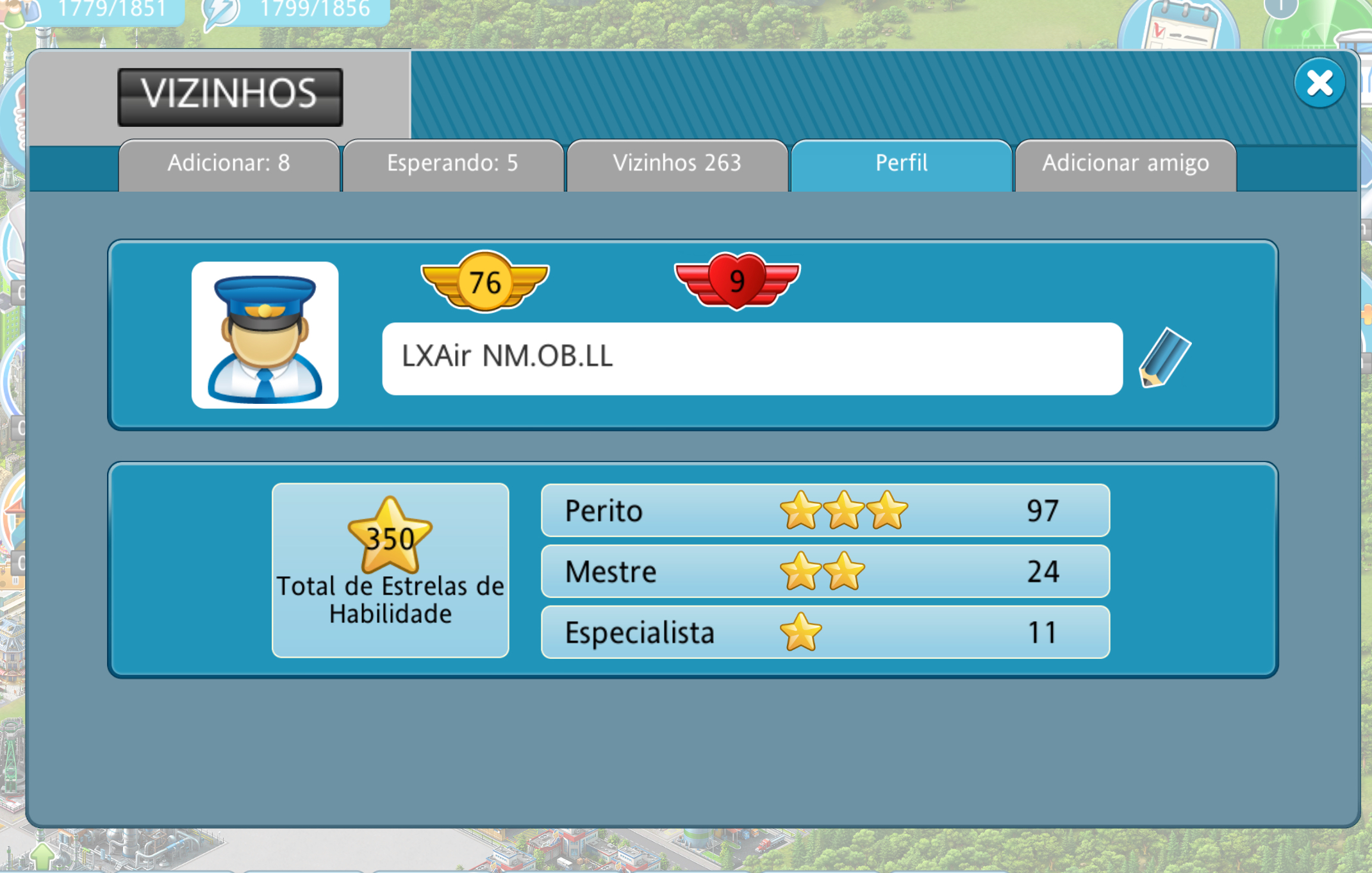The width and height of the screenshot is (1372, 873).
Task: Close the Vizinhos window
Action: (1319, 83)
